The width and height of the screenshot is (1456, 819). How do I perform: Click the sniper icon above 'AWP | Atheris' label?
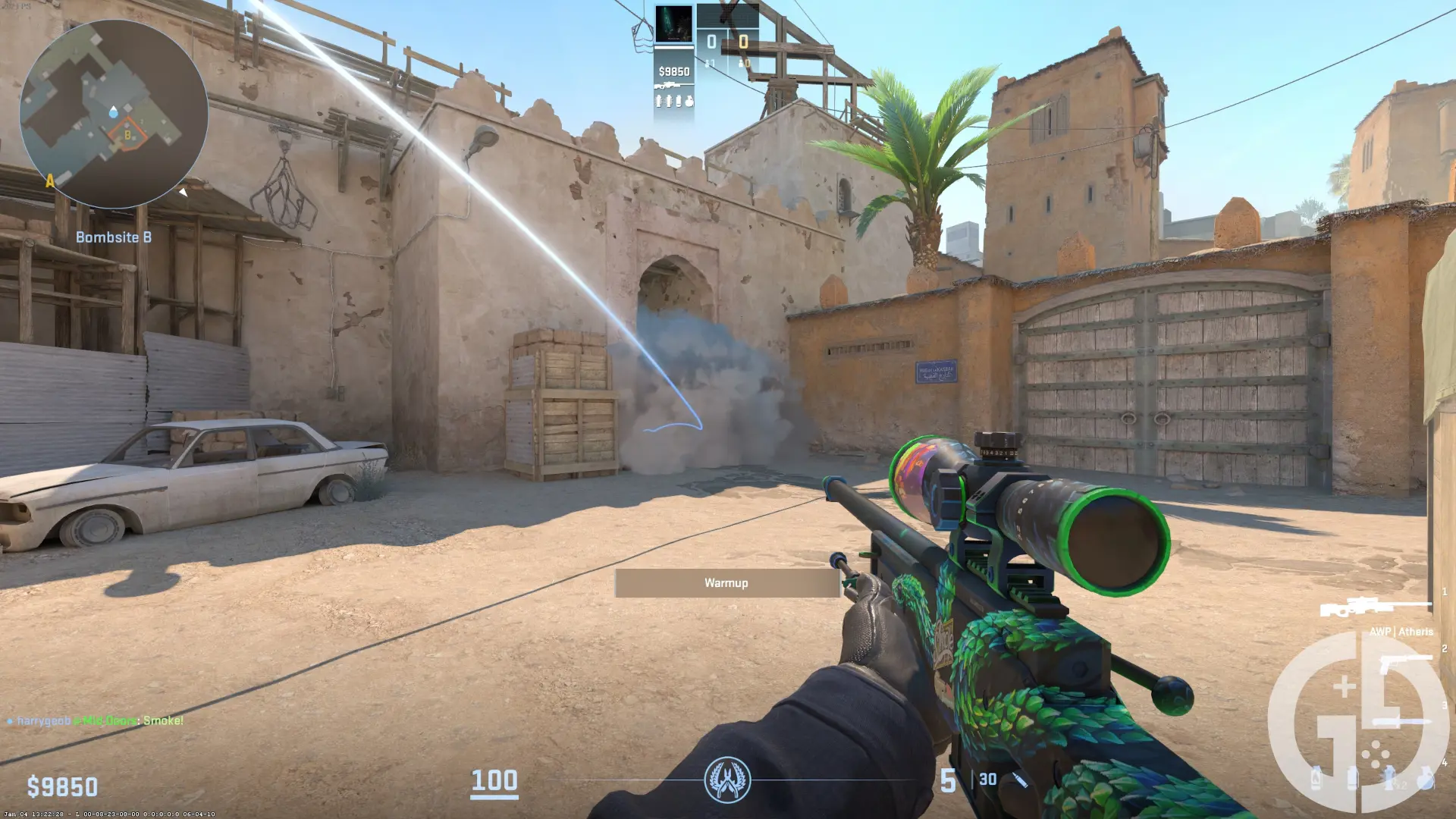1374,607
